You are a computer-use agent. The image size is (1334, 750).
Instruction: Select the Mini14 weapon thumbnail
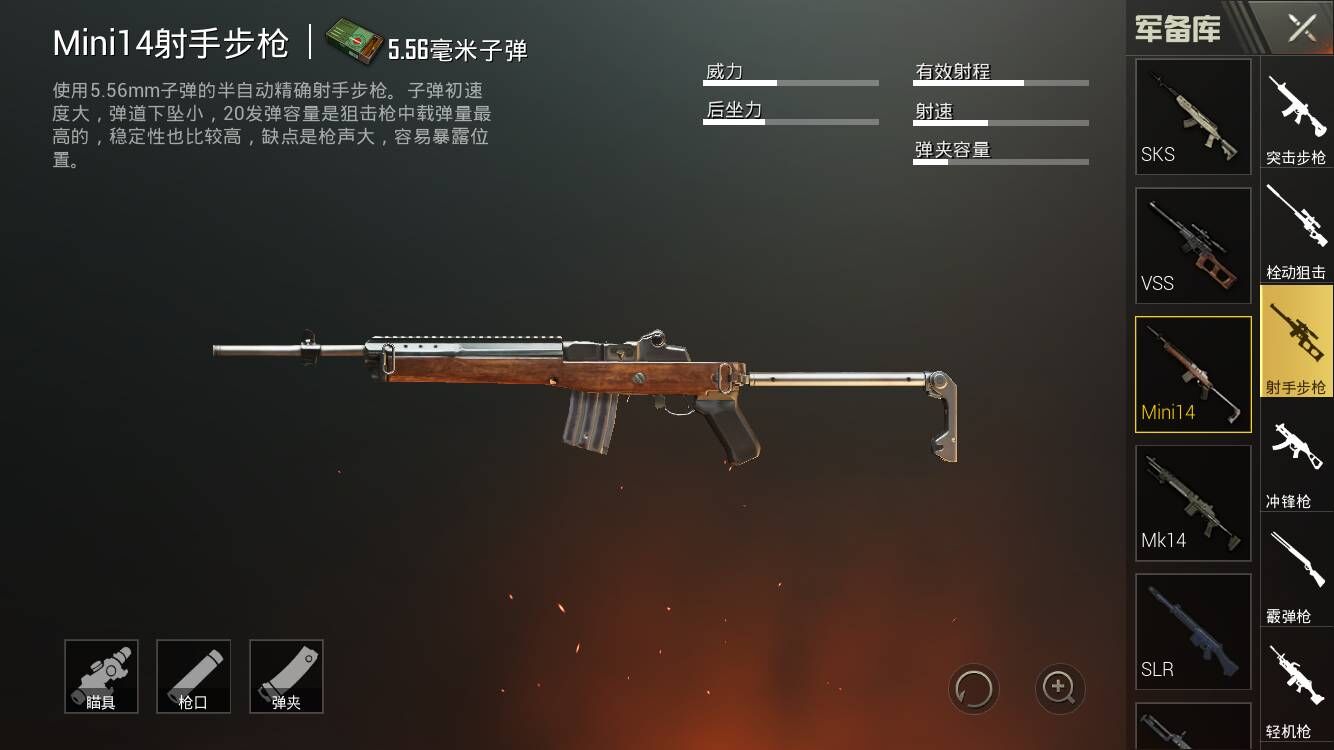1192,373
